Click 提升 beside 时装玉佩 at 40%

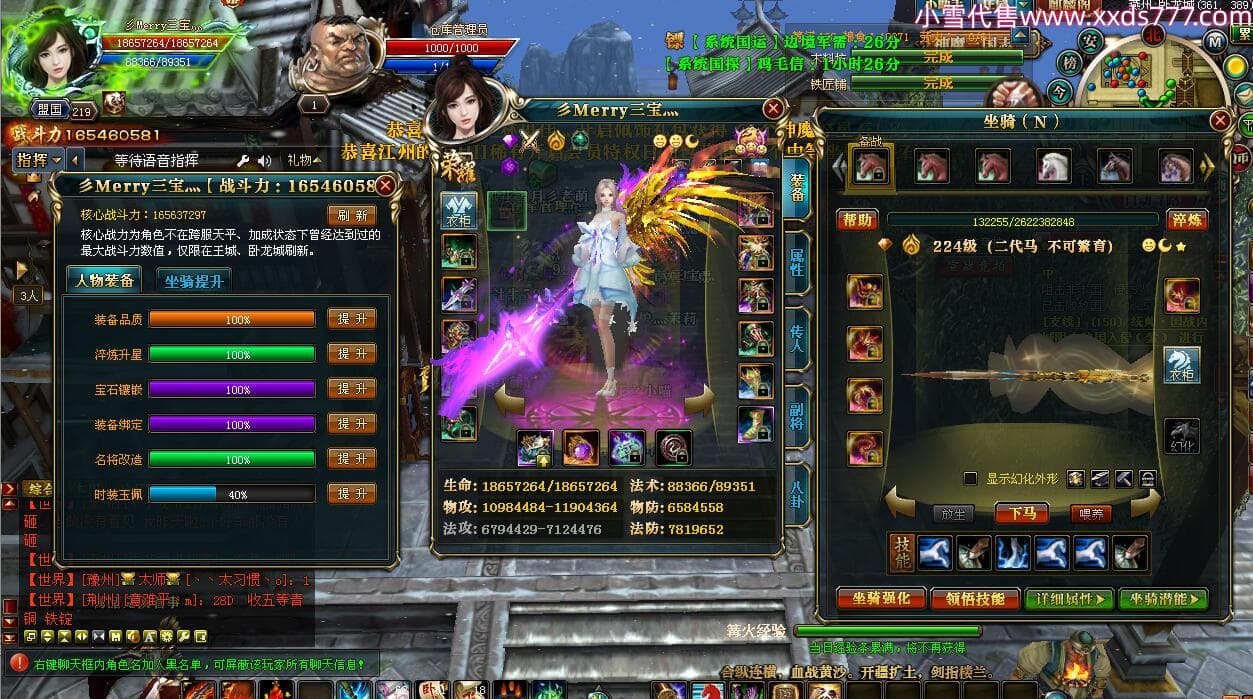pyautogui.click(x=352, y=494)
